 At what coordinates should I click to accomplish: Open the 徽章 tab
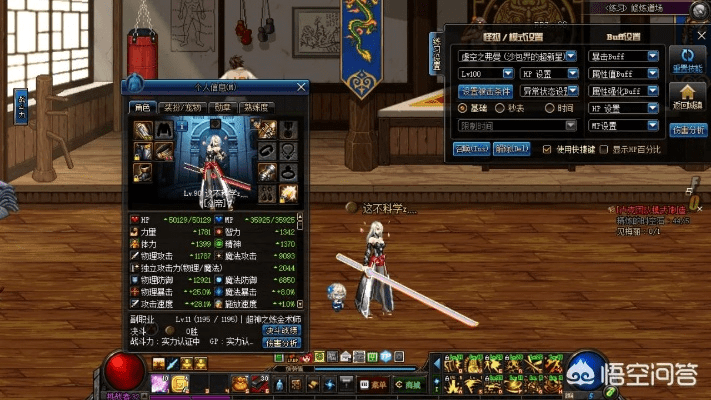click(222, 108)
